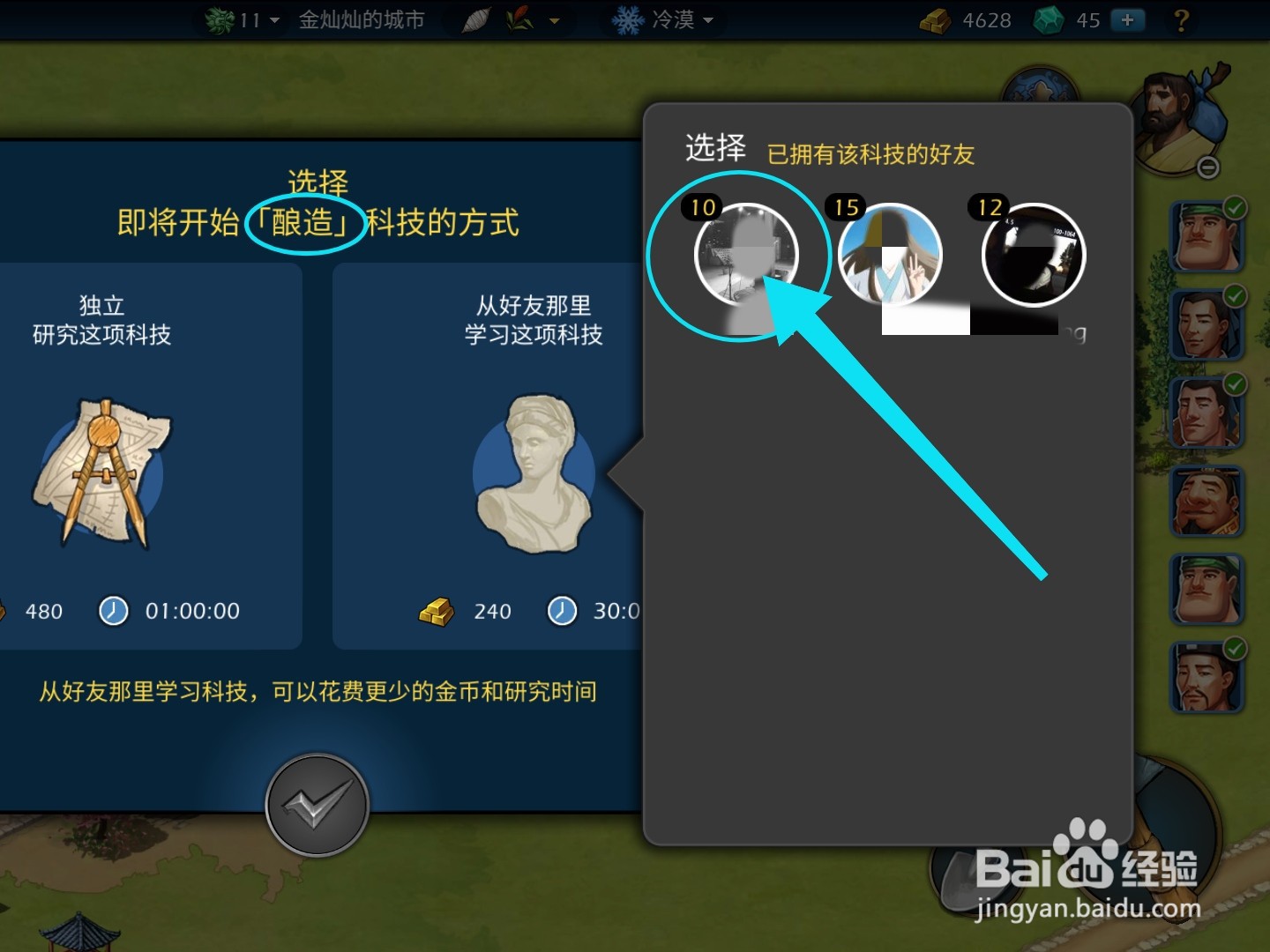
Task: Open the help question mark icon
Action: [1182, 20]
